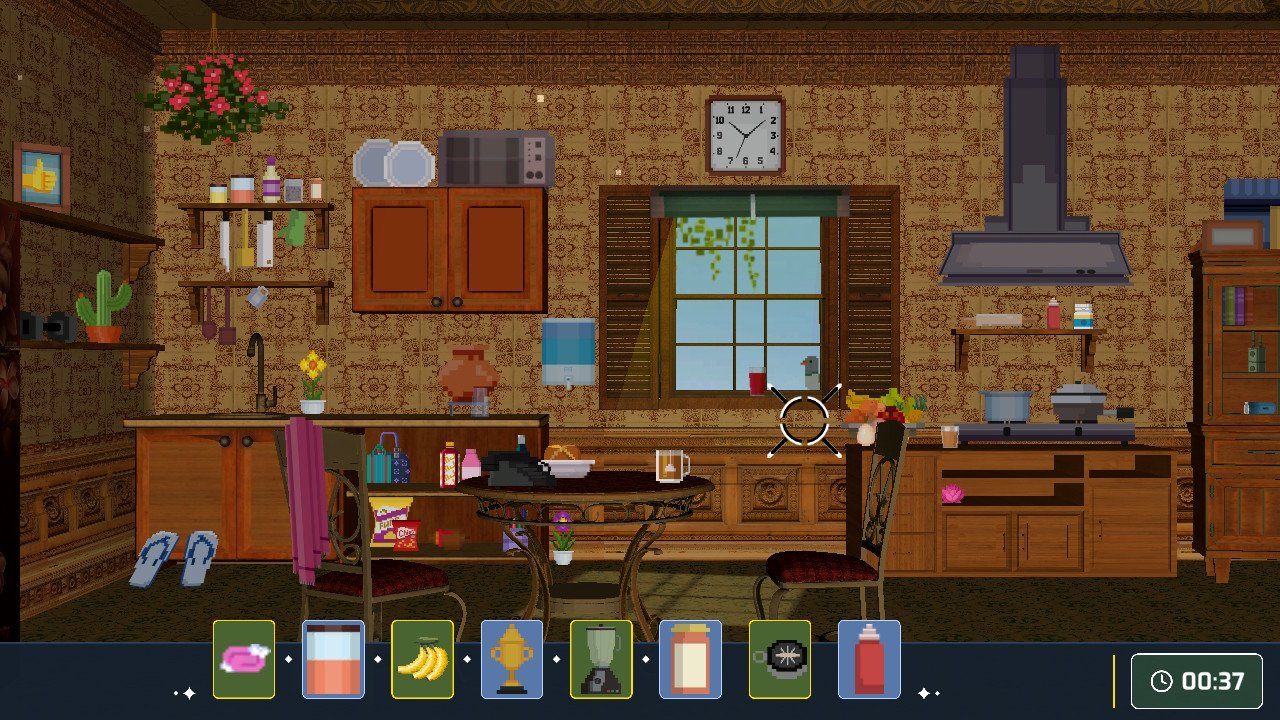Choose the cream jar with orange lid

click(x=690, y=659)
